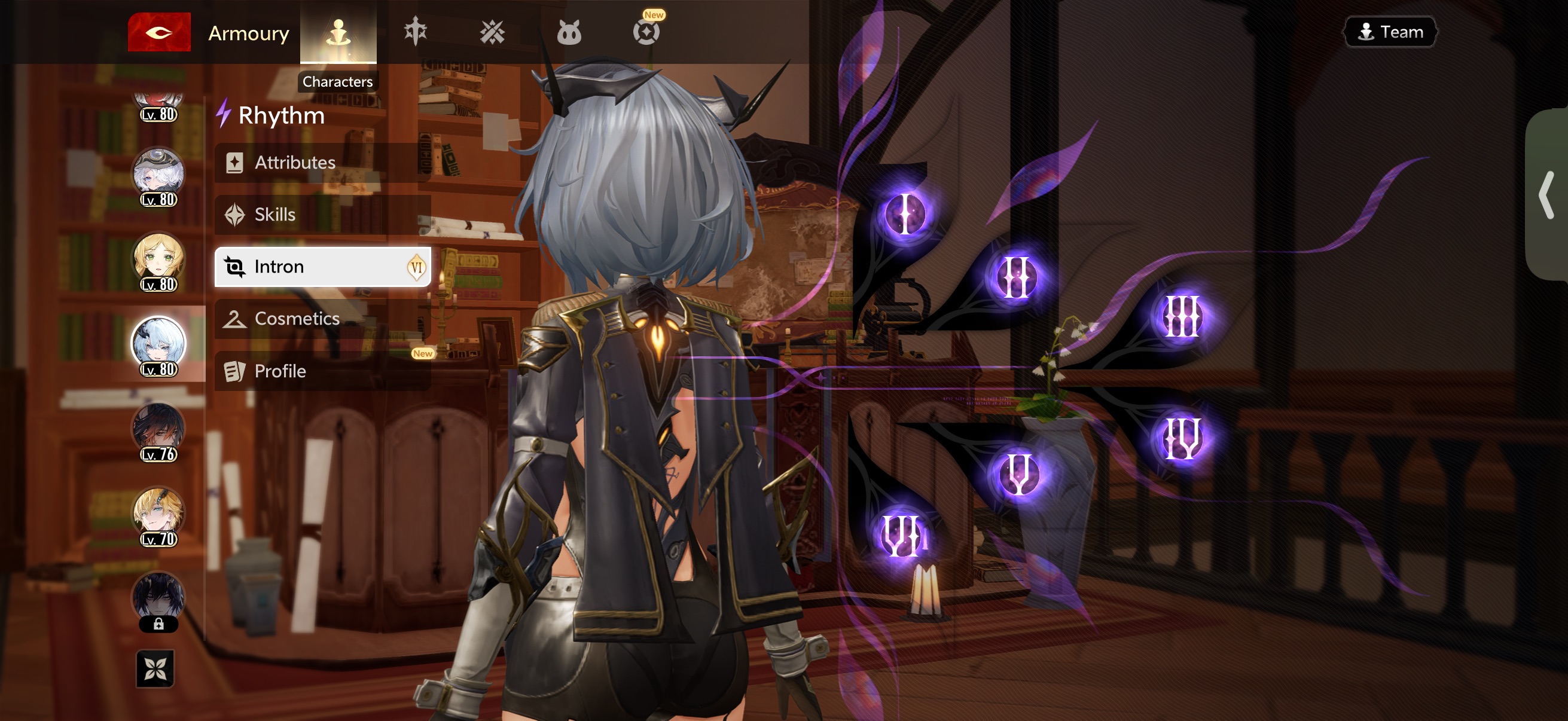Select Intron node I
This screenshot has width=1568, height=721.
905,214
